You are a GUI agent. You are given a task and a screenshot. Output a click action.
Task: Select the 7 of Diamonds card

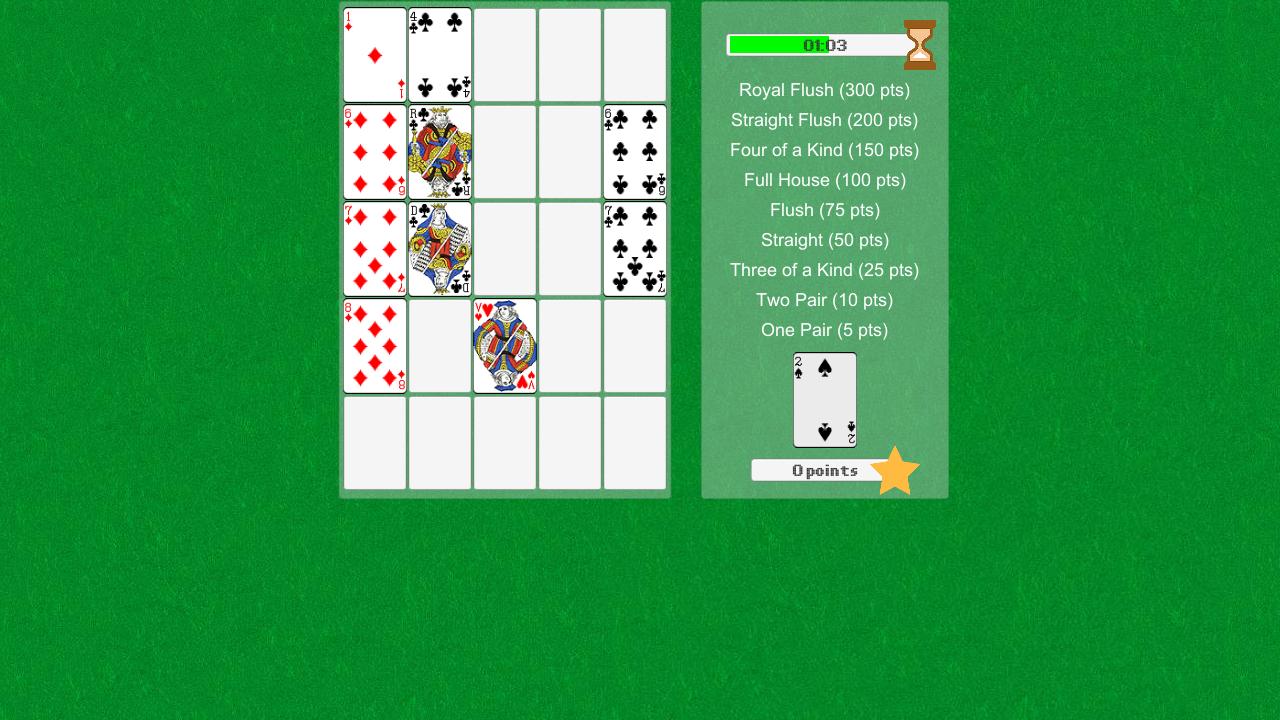click(375, 247)
